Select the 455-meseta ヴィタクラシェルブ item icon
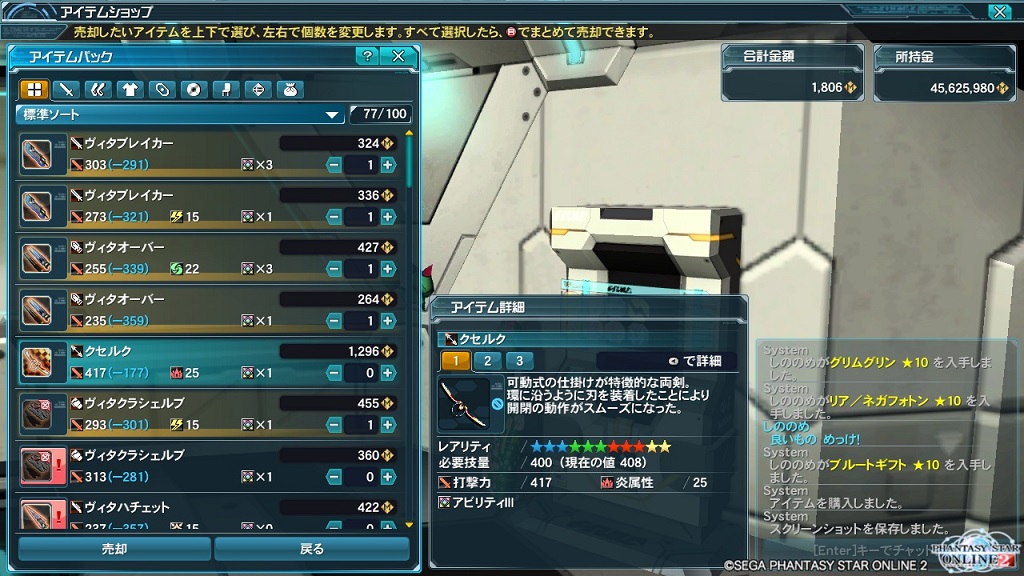The width and height of the screenshot is (1024, 576). tap(41, 413)
